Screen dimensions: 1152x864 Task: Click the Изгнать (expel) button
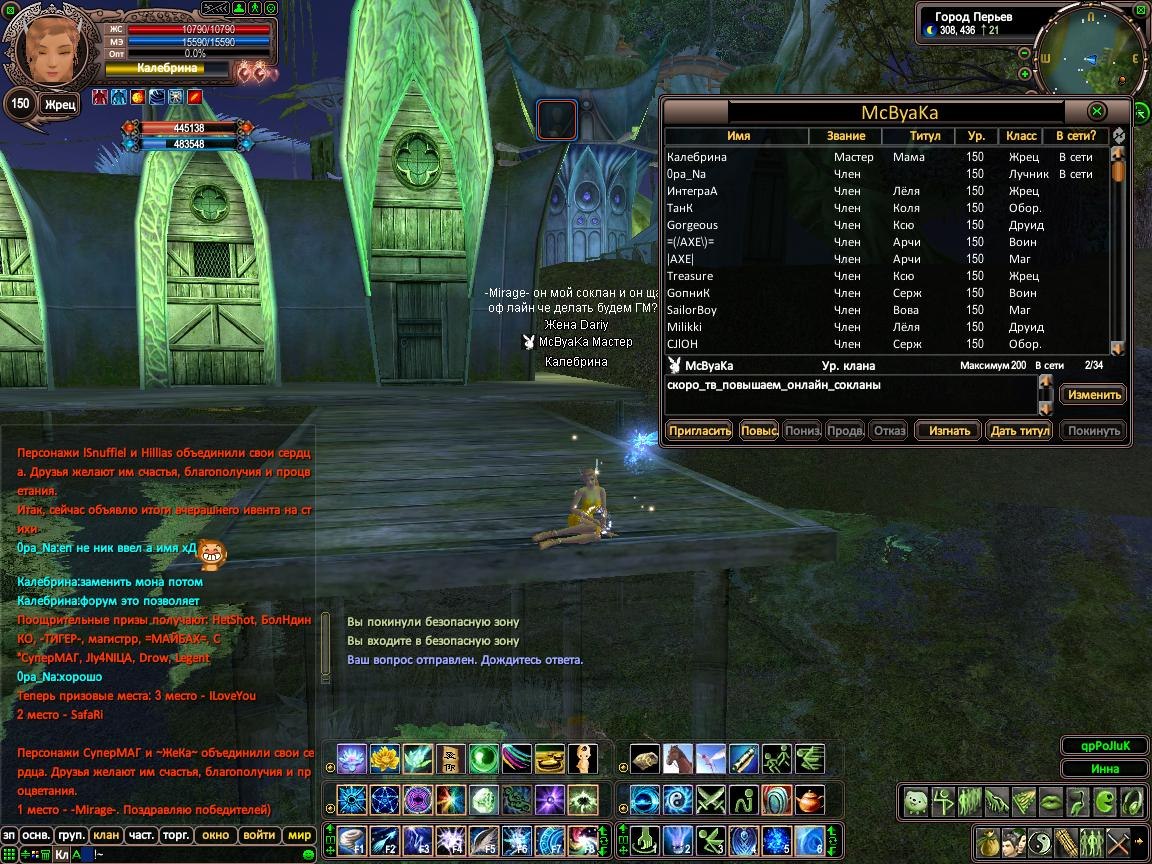[x=949, y=431]
